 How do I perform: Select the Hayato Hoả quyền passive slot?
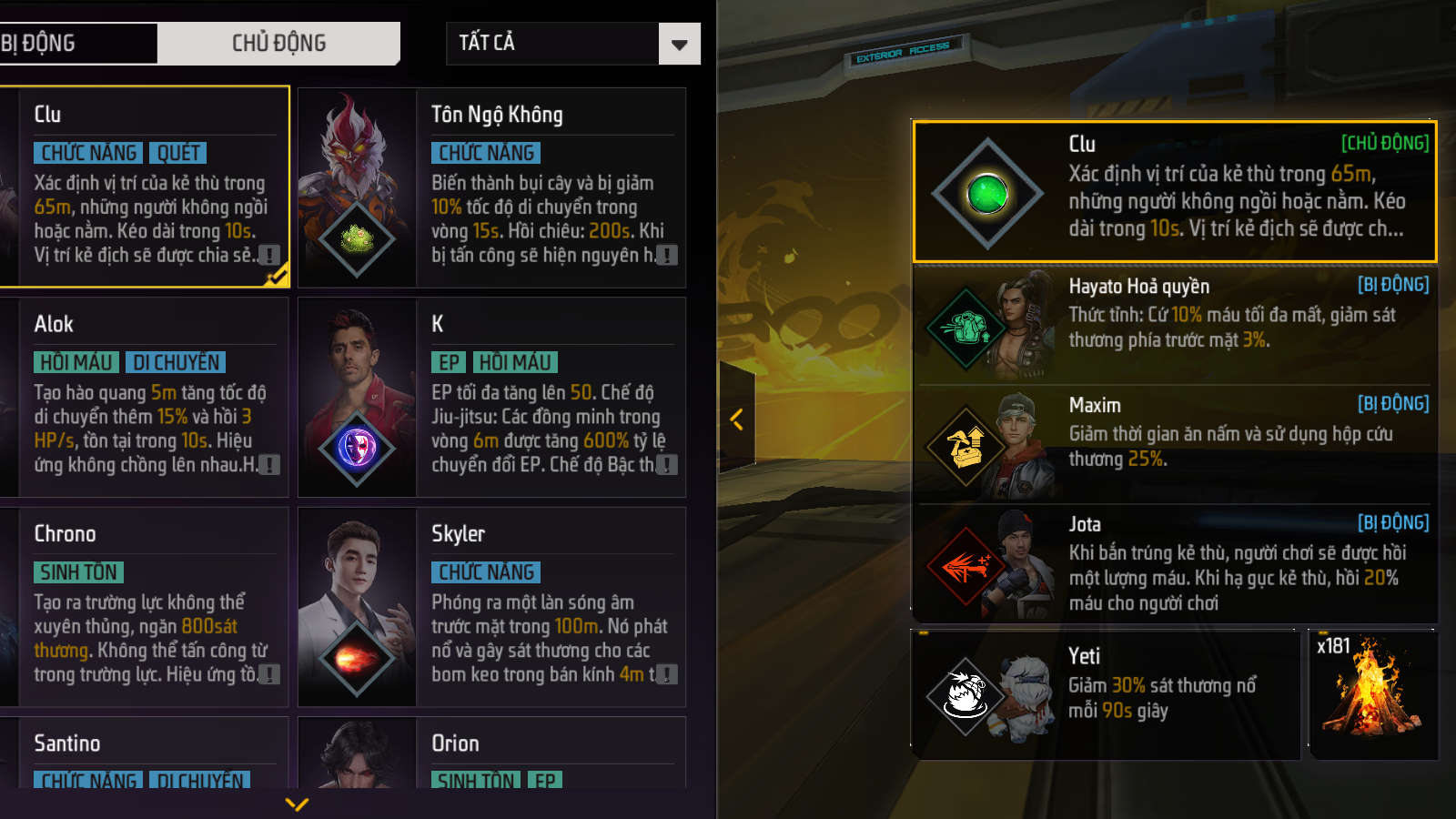pyautogui.click(x=1174, y=323)
